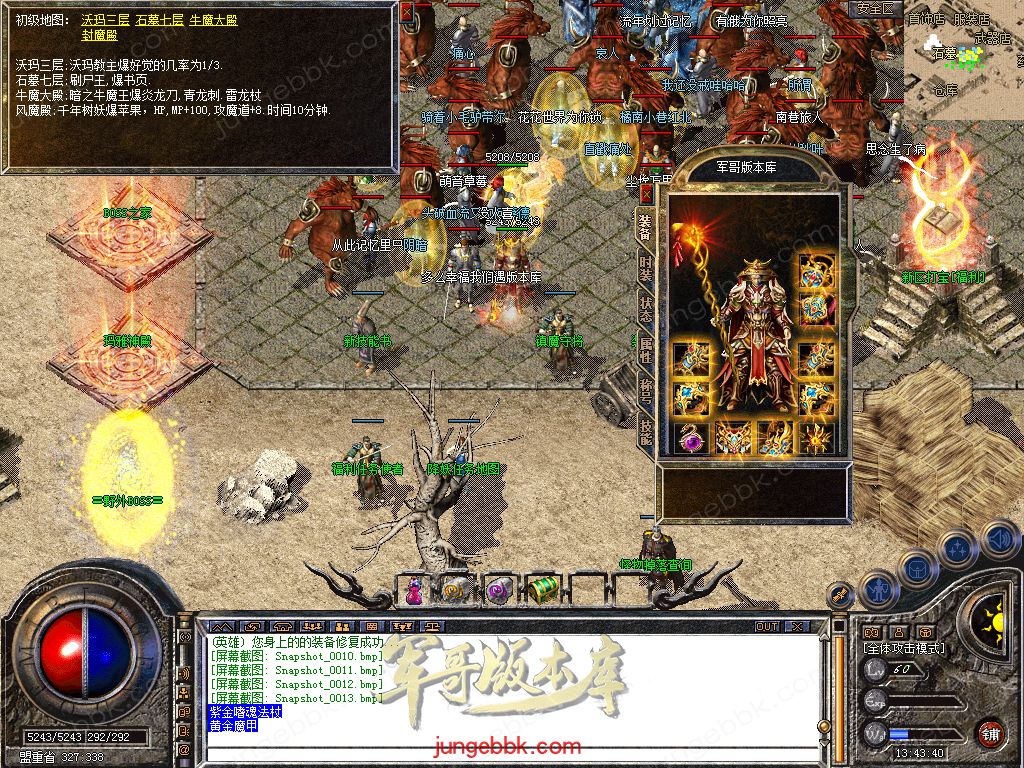The width and height of the screenshot is (1024, 768).
Task: Open the bag round button
Action: pos(914,566)
